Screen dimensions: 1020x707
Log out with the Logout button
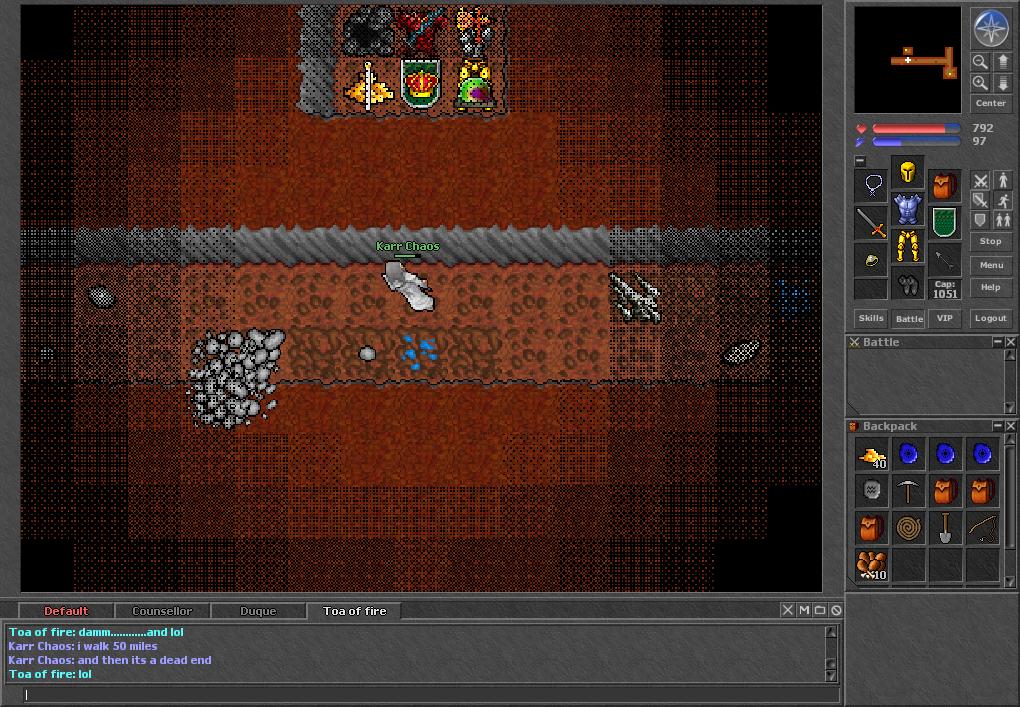990,318
